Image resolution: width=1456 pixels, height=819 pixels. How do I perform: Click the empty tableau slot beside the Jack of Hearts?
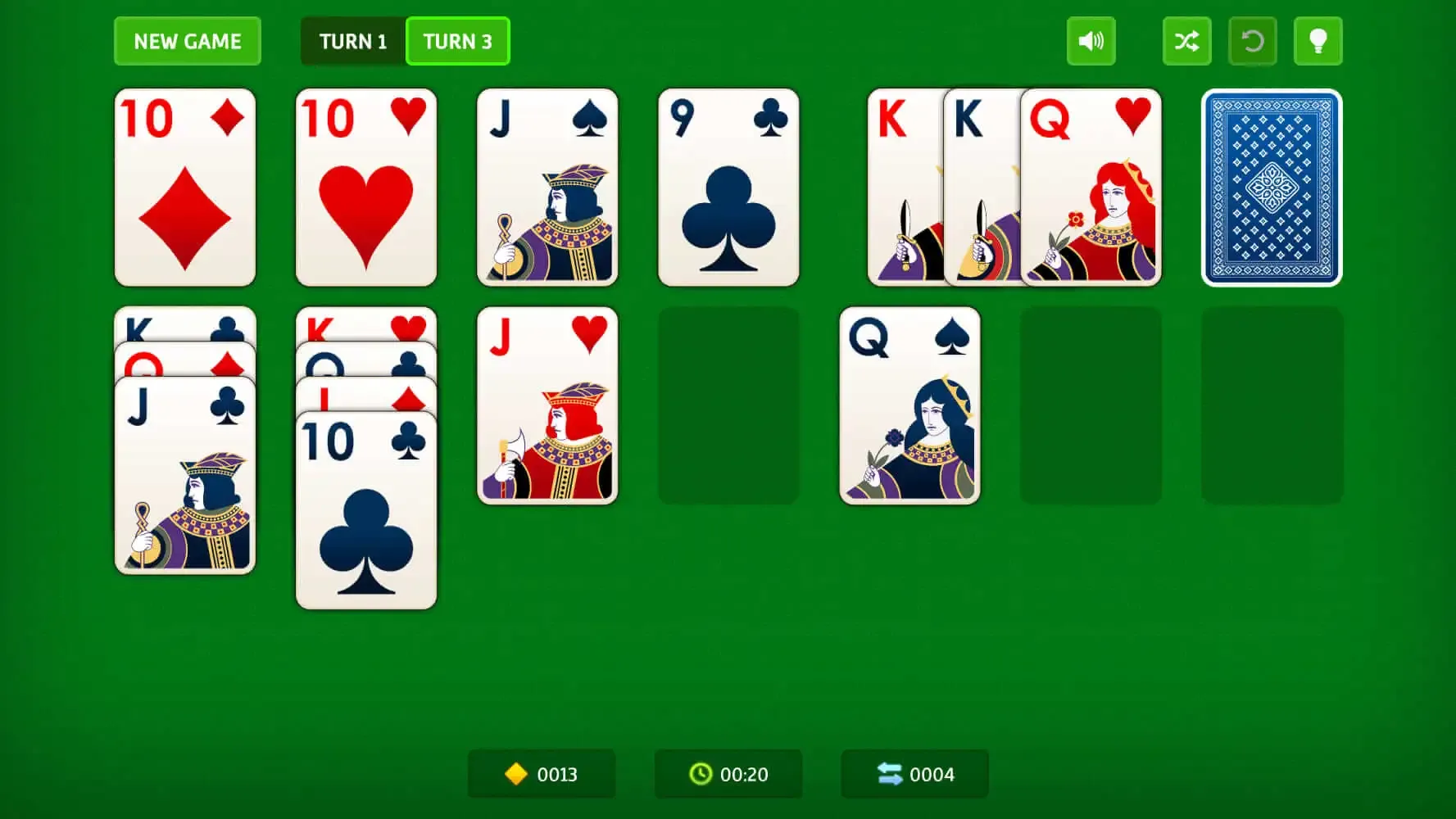click(x=728, y=405)
